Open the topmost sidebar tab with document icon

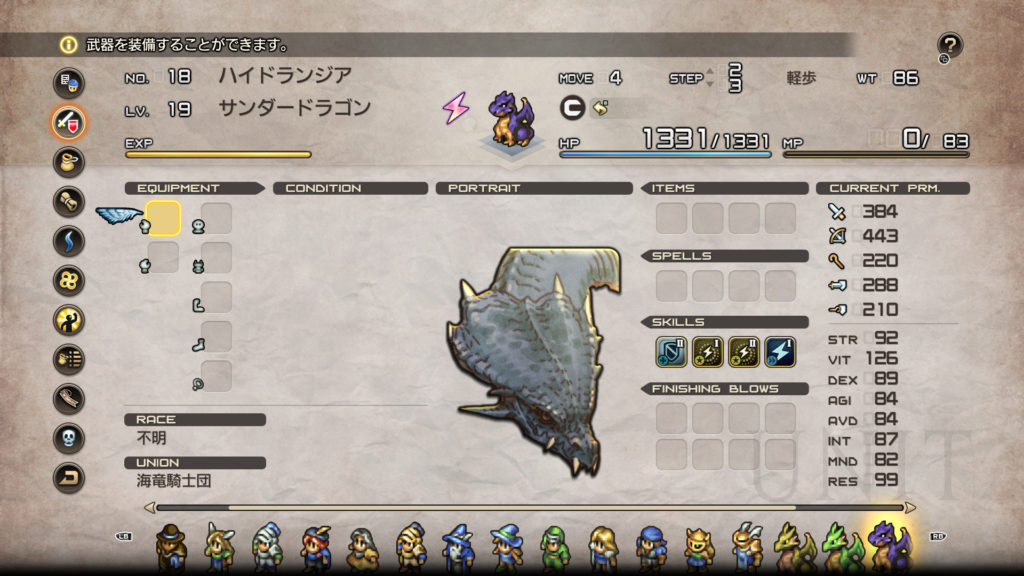point(68,82)
